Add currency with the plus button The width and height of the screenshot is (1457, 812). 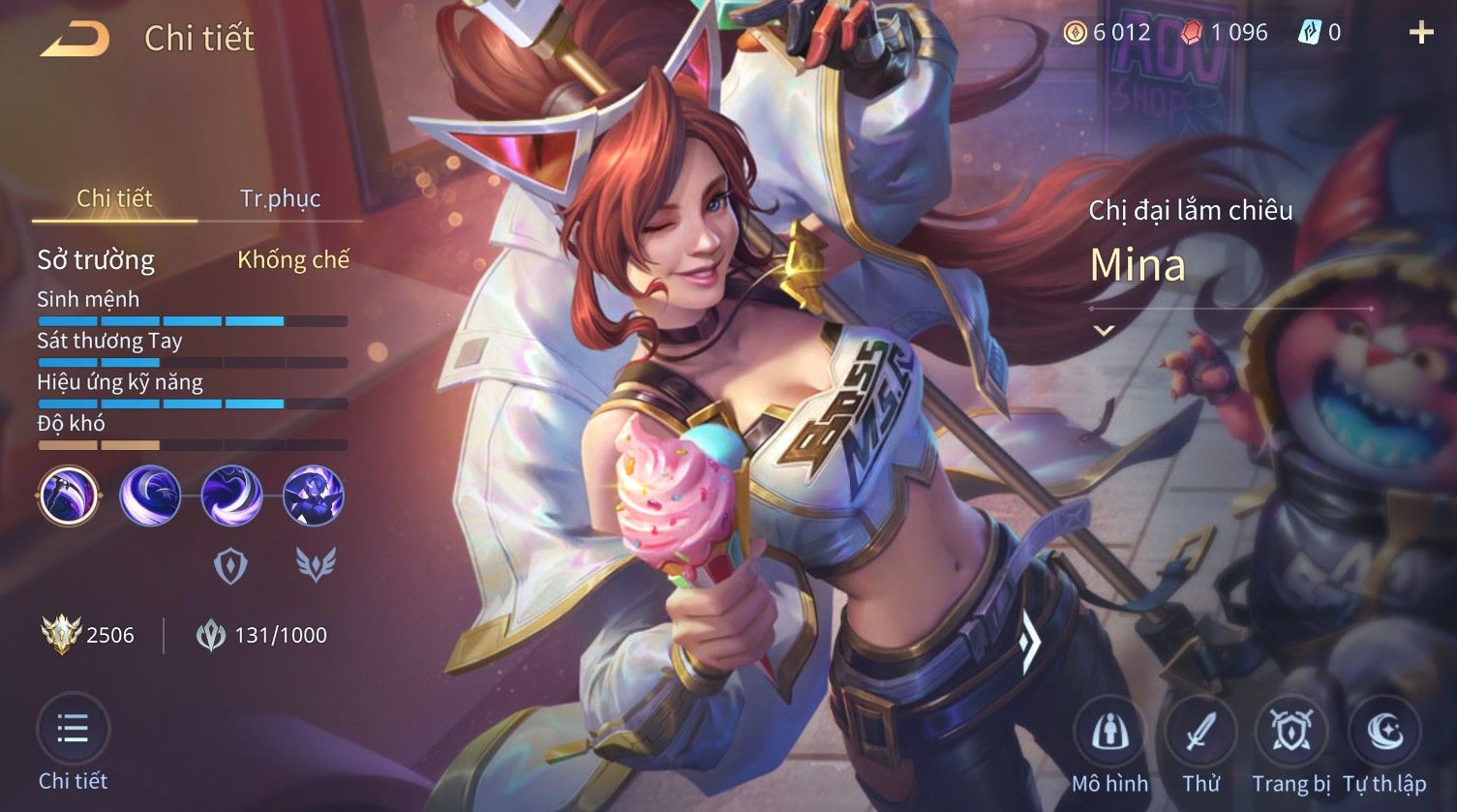tap(1420, 33)
